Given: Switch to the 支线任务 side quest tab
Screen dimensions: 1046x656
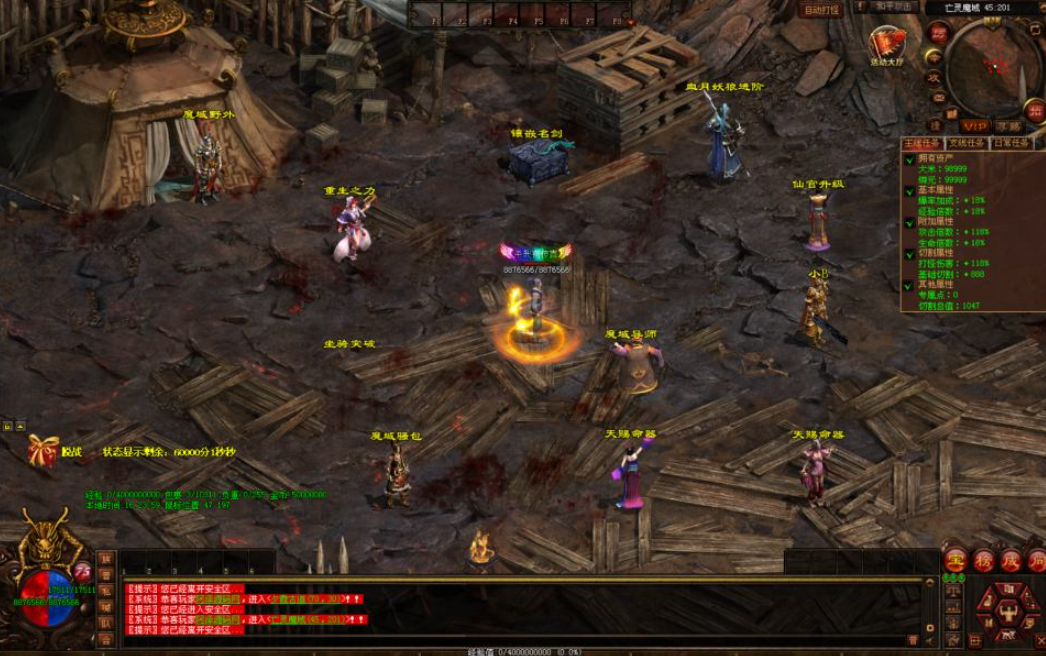Looking at the screenshot, I should (966, 143).
